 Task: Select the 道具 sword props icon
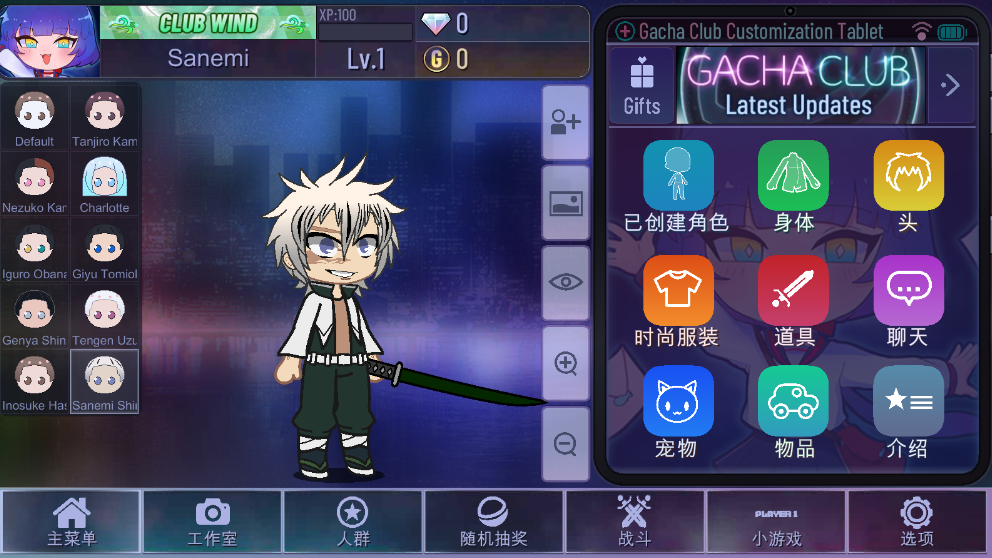pyautogui.click(x=793, y=291)
